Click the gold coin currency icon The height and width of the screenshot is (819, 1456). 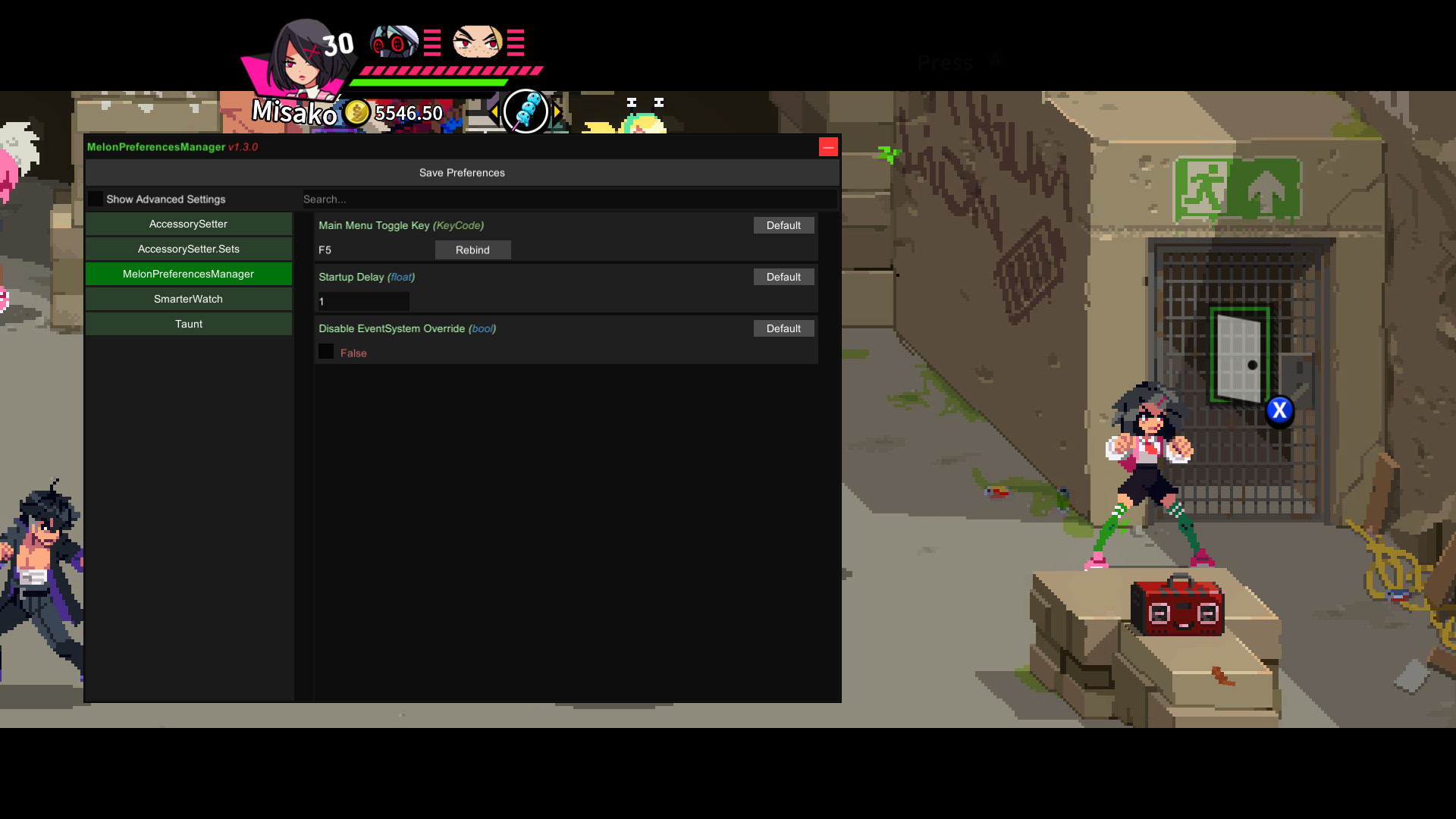[x=358, y=112]
